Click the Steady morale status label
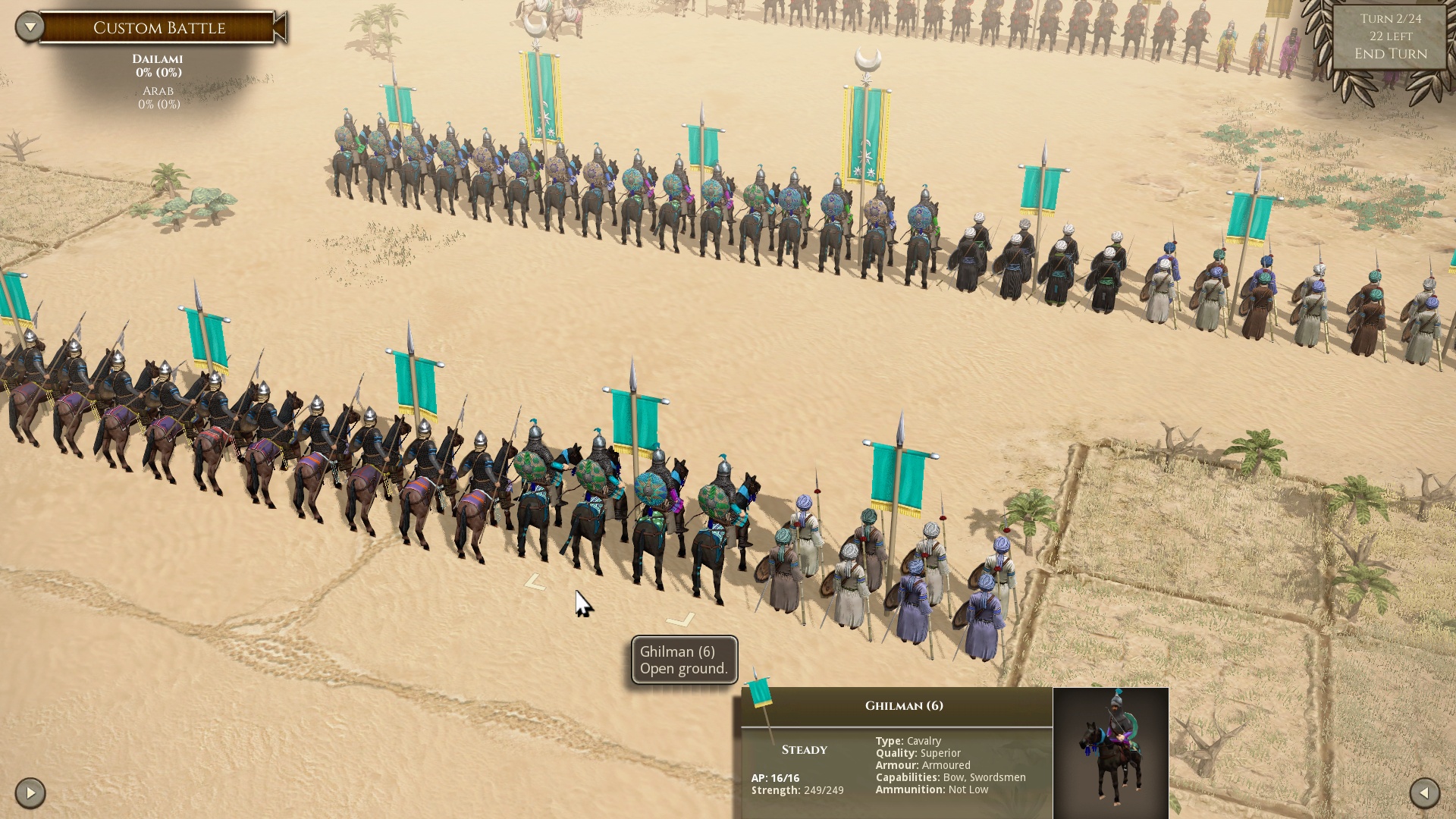Image resolution: width=1456 pixels, height=819 pixels. point(804,749)
